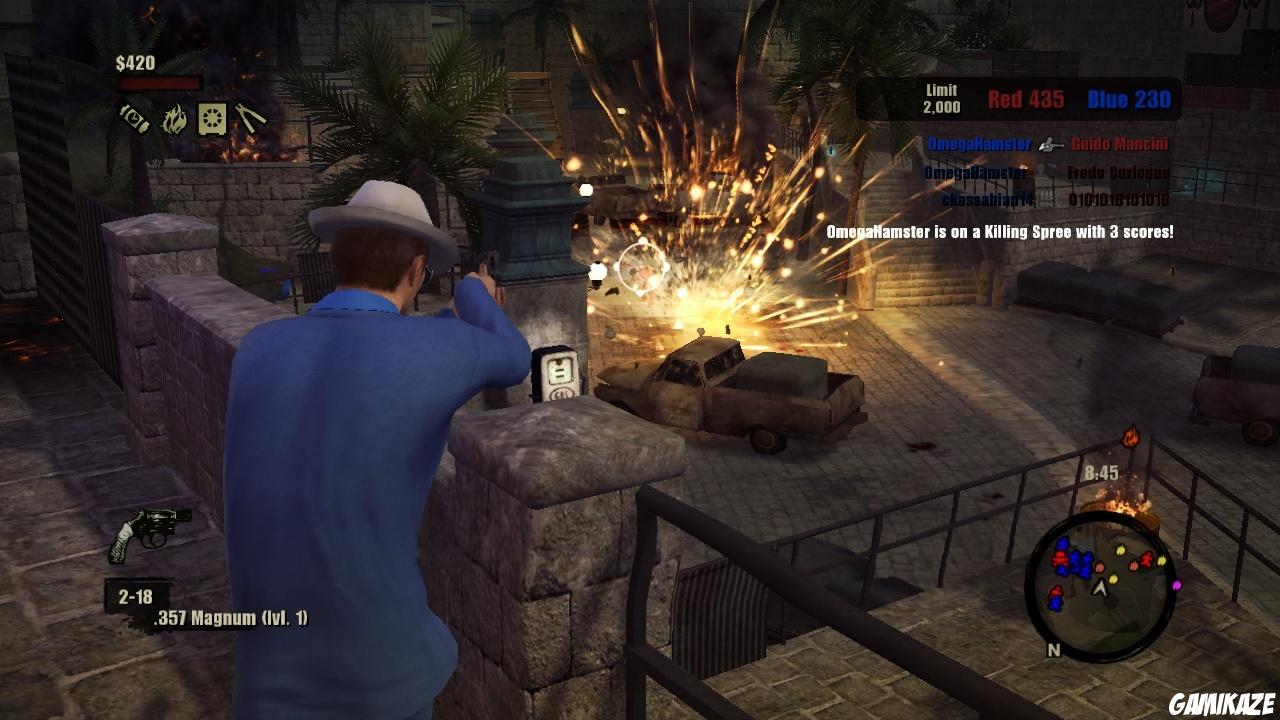Viewport: 1280px width, 720px height.
Task: Click the .357 Magnum weapon label
Action: (x=230, y=619)
